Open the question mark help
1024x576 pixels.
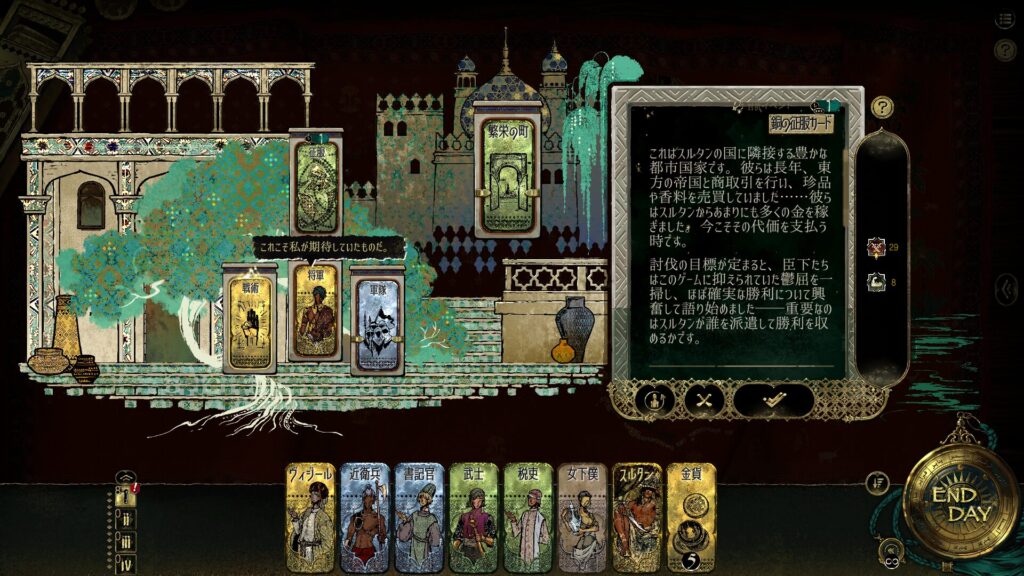coord(882,107)
